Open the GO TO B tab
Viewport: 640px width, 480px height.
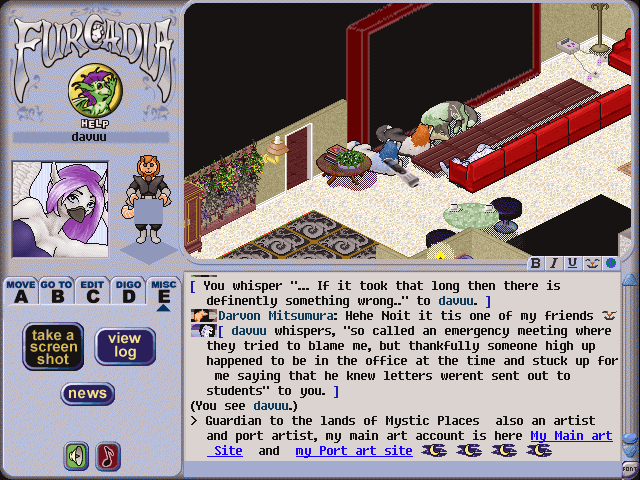(56, 291)
